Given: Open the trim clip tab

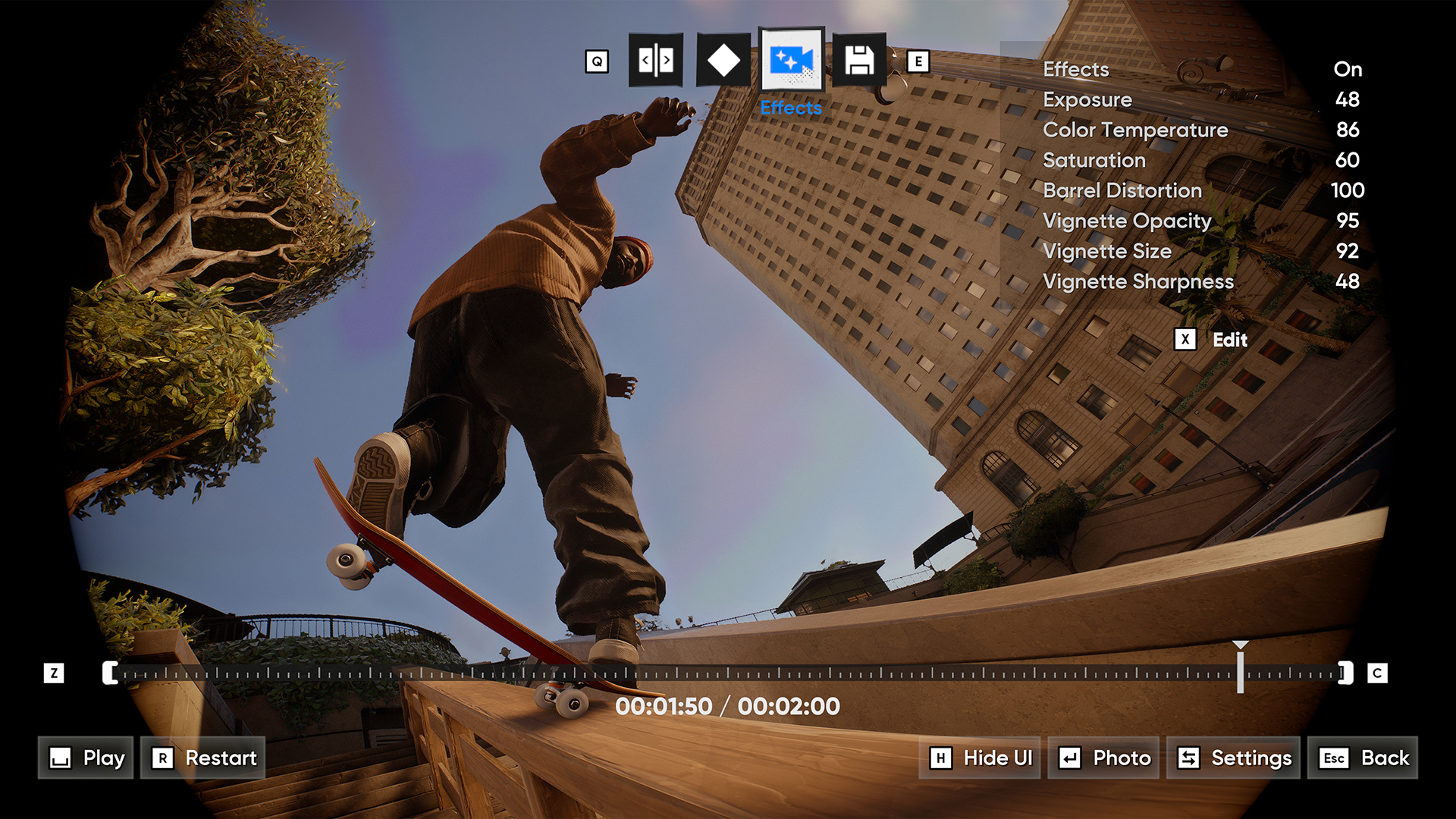Looking at the screenshot, I should (x=656, y=60).
